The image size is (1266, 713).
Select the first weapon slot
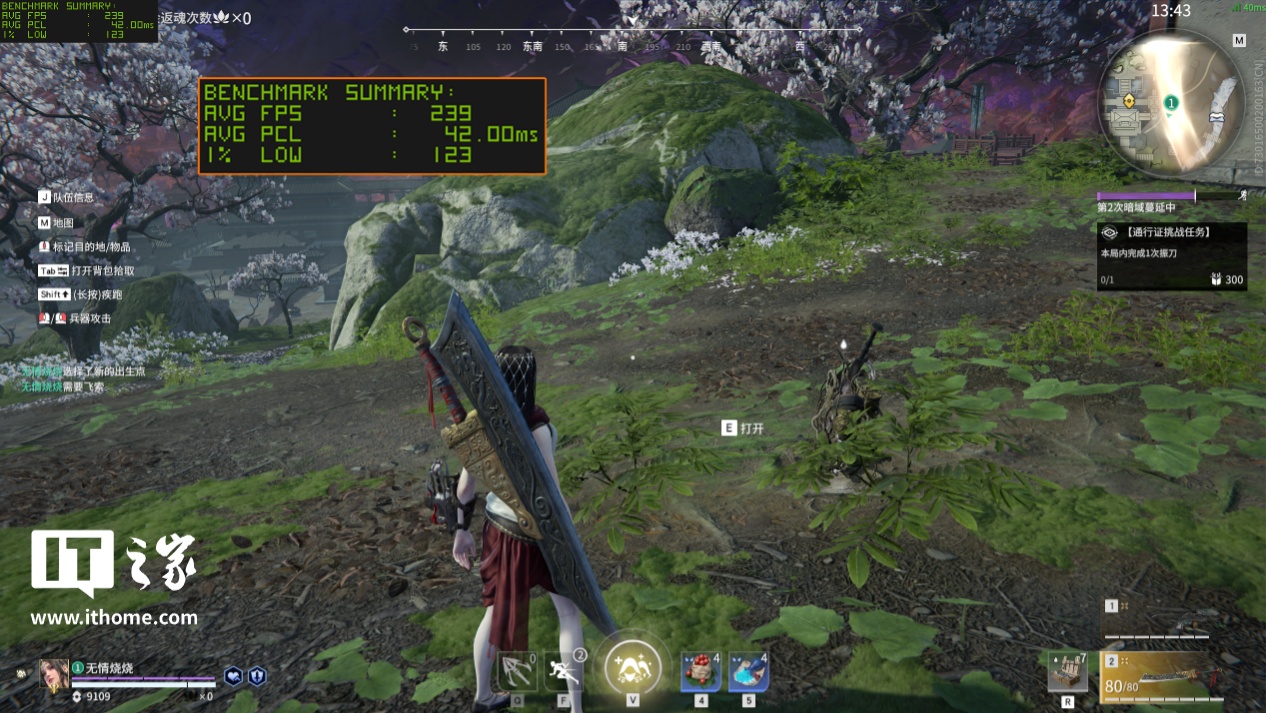[1160, 620]
